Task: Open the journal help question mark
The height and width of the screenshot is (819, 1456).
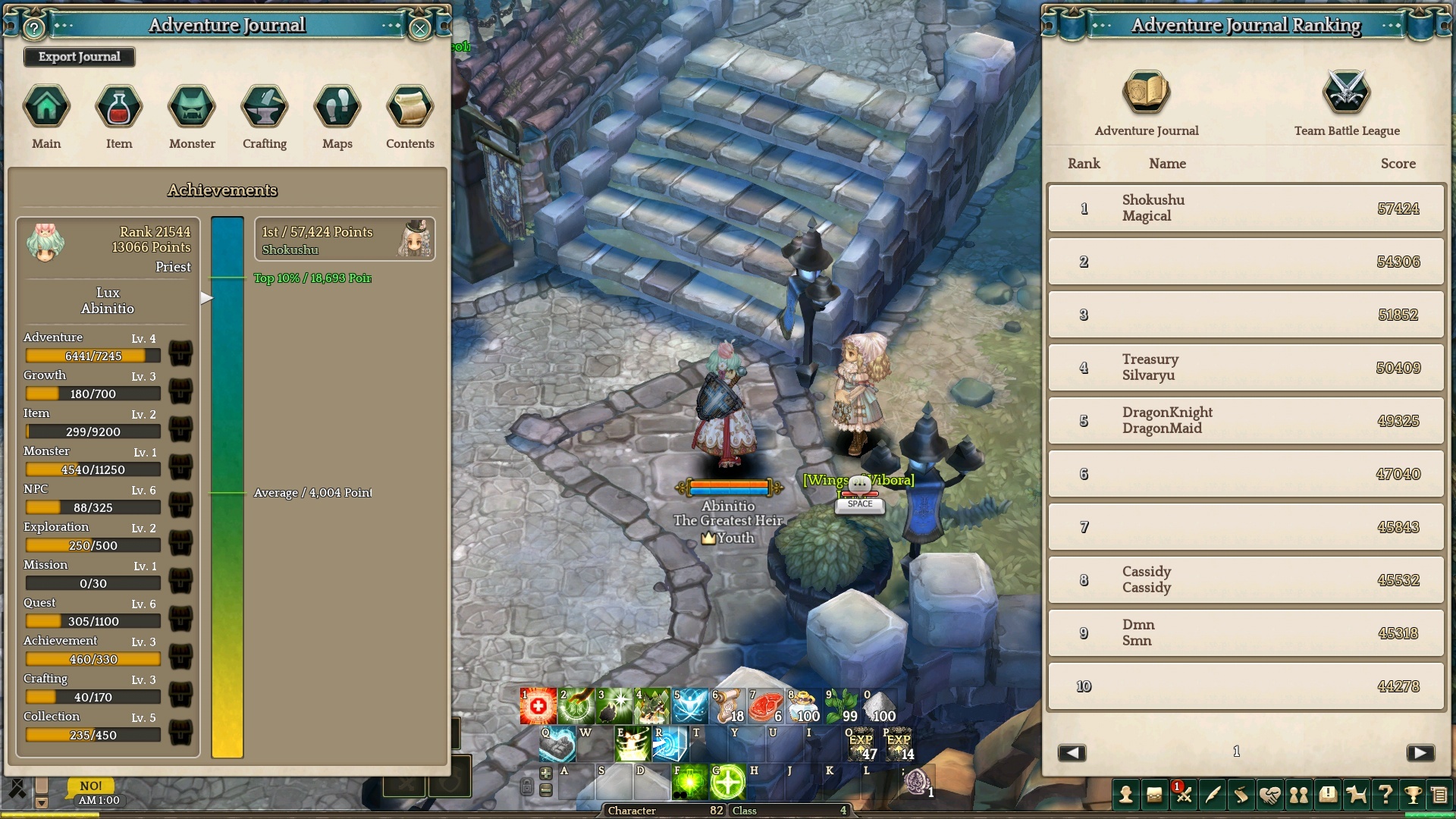Action: coord(34,29)
